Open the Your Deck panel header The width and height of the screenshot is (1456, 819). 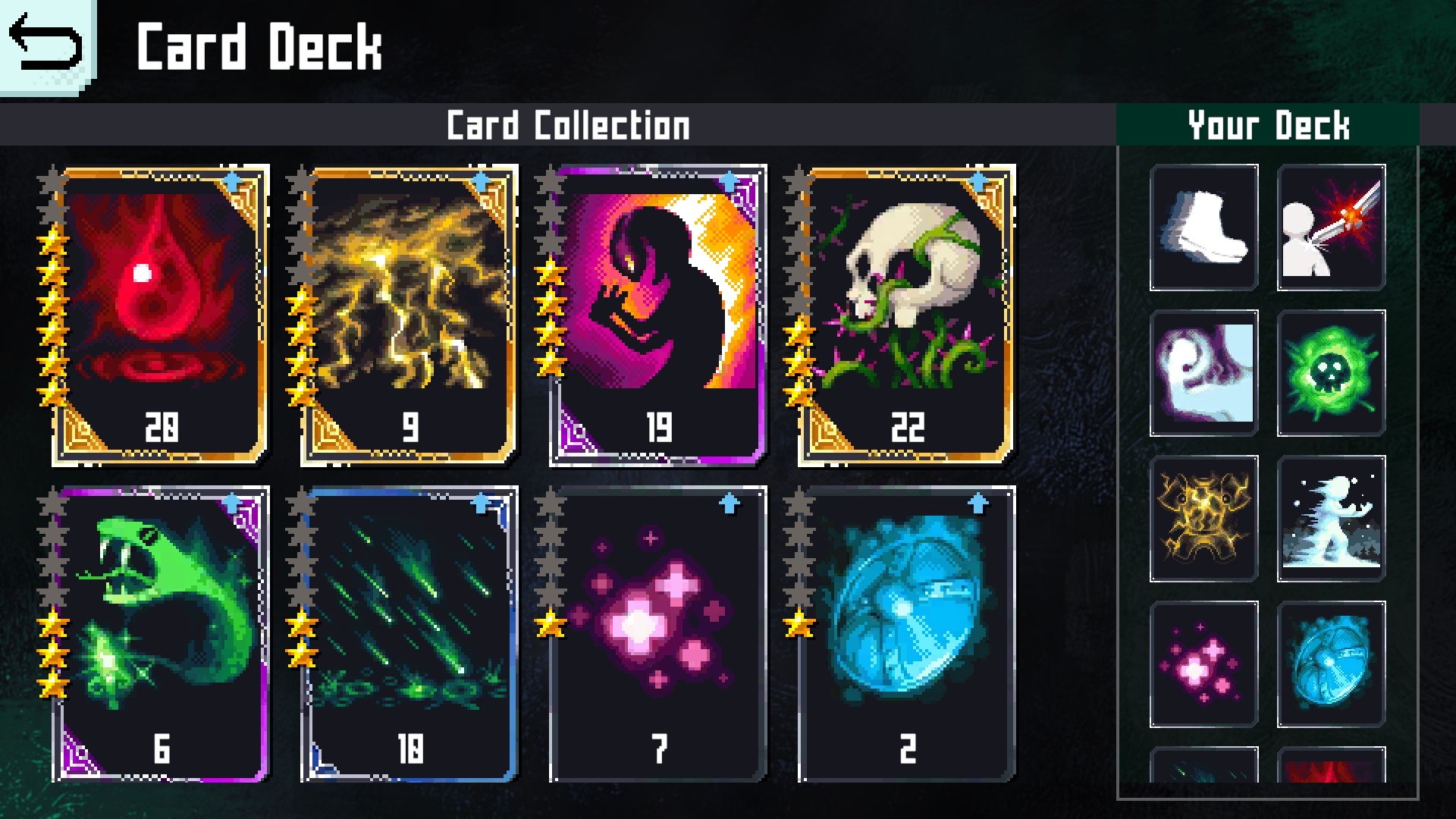tap(1268, 125)
